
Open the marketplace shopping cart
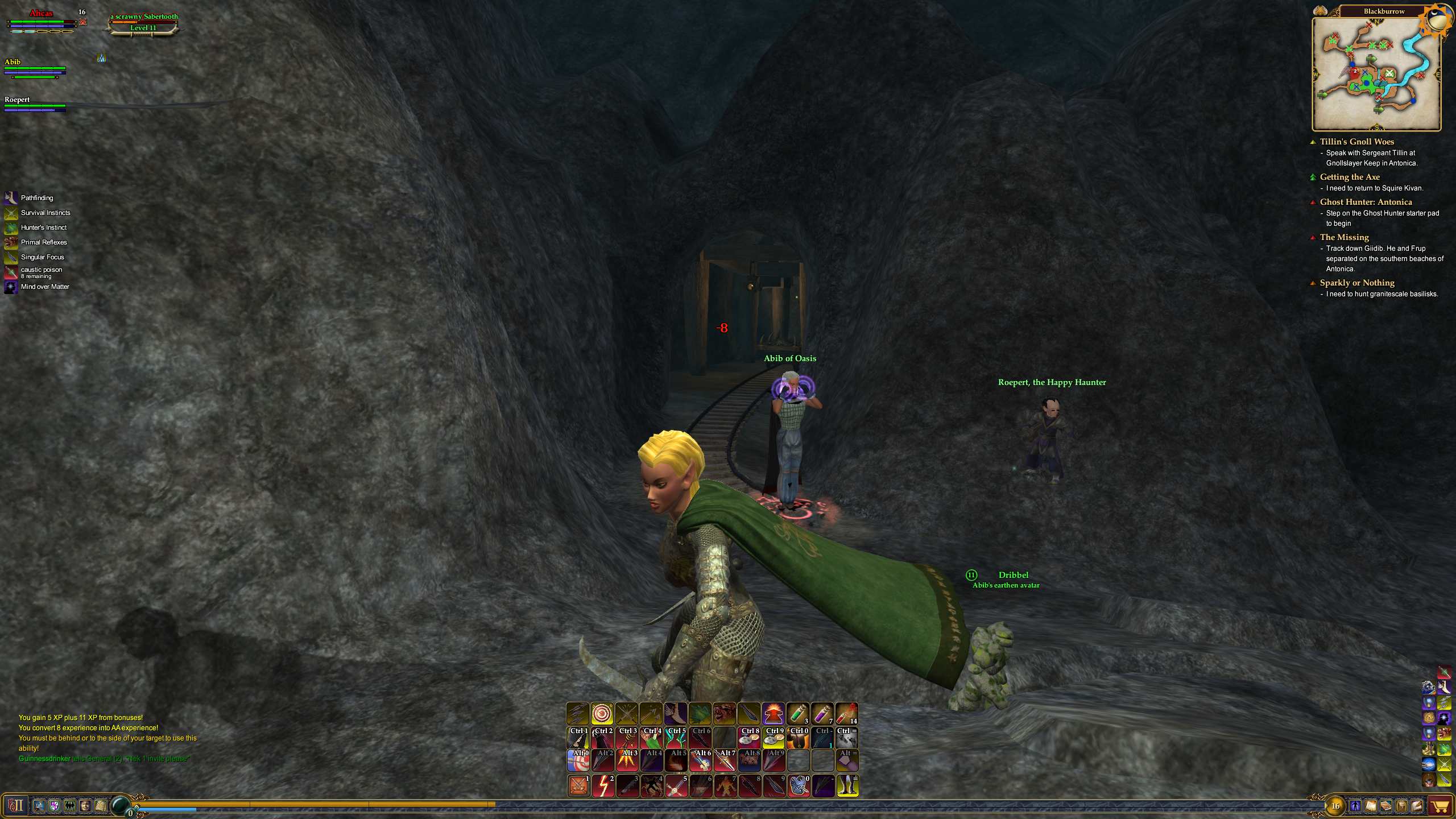[x=1440, y=806]
